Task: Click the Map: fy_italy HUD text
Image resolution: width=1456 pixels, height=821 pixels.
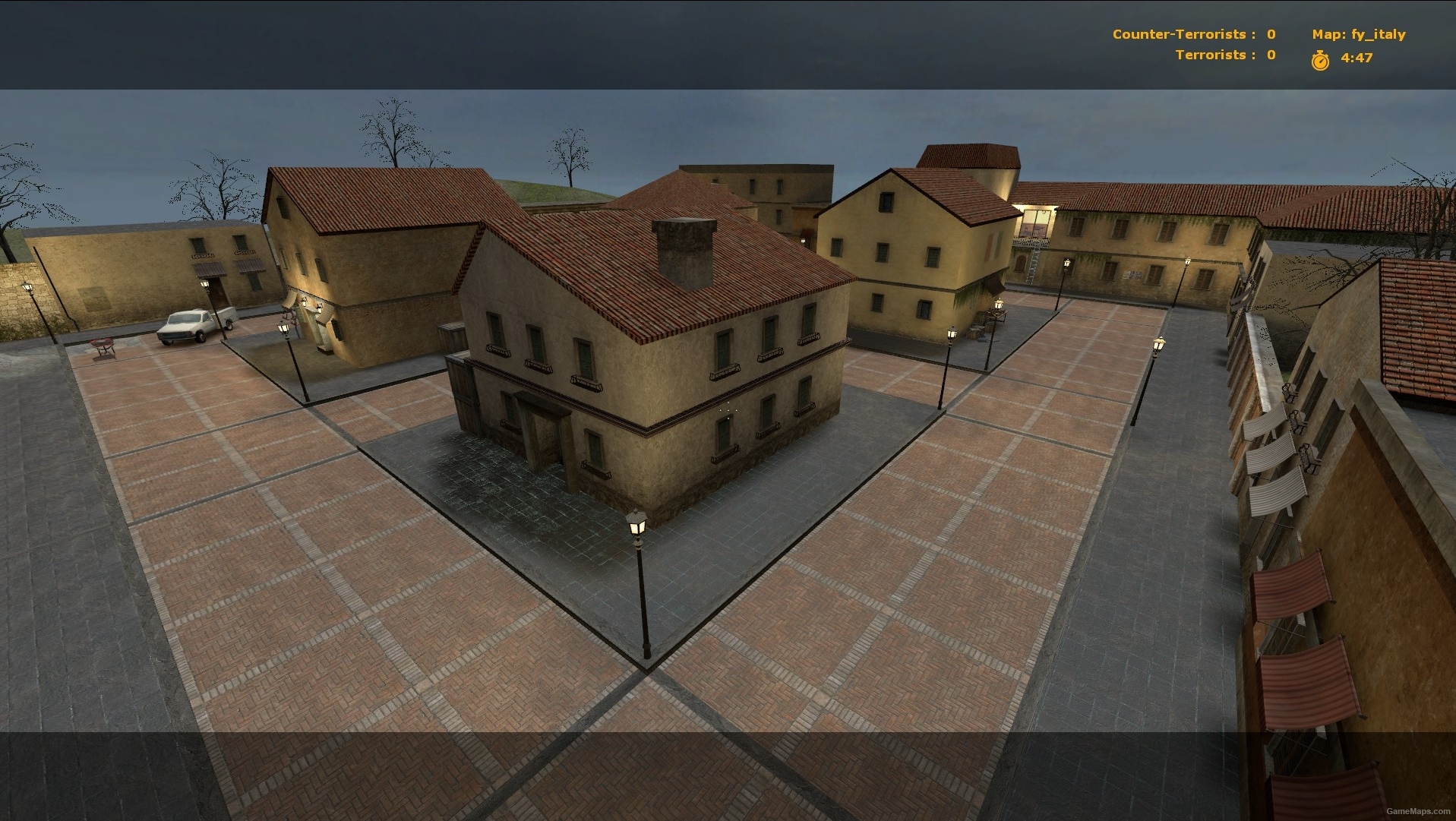Action: coord(1358,33)
